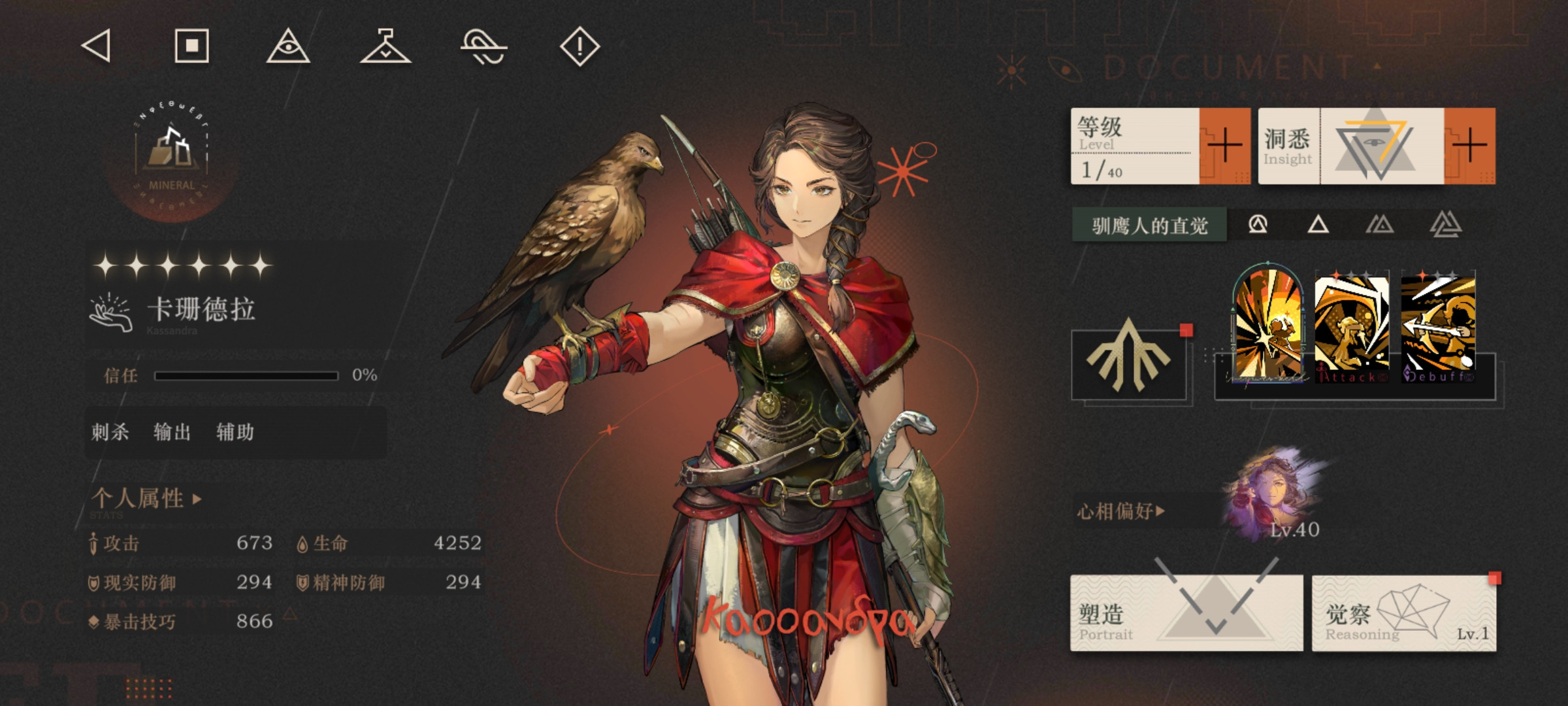View the Debuff archer skill card
This screenshot has width=1568, height=706.
pos(1437,328)
